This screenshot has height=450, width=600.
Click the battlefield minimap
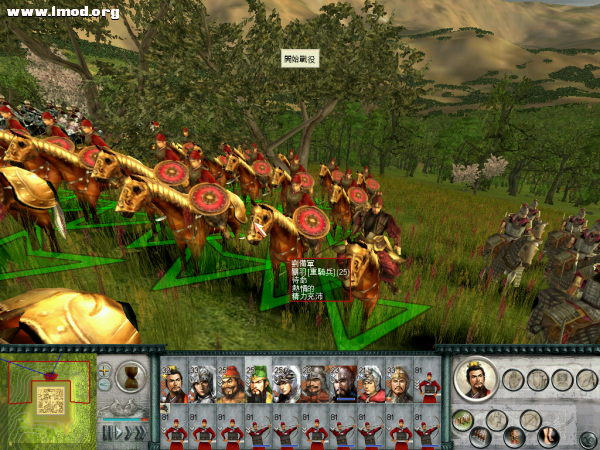click(47, 400)
